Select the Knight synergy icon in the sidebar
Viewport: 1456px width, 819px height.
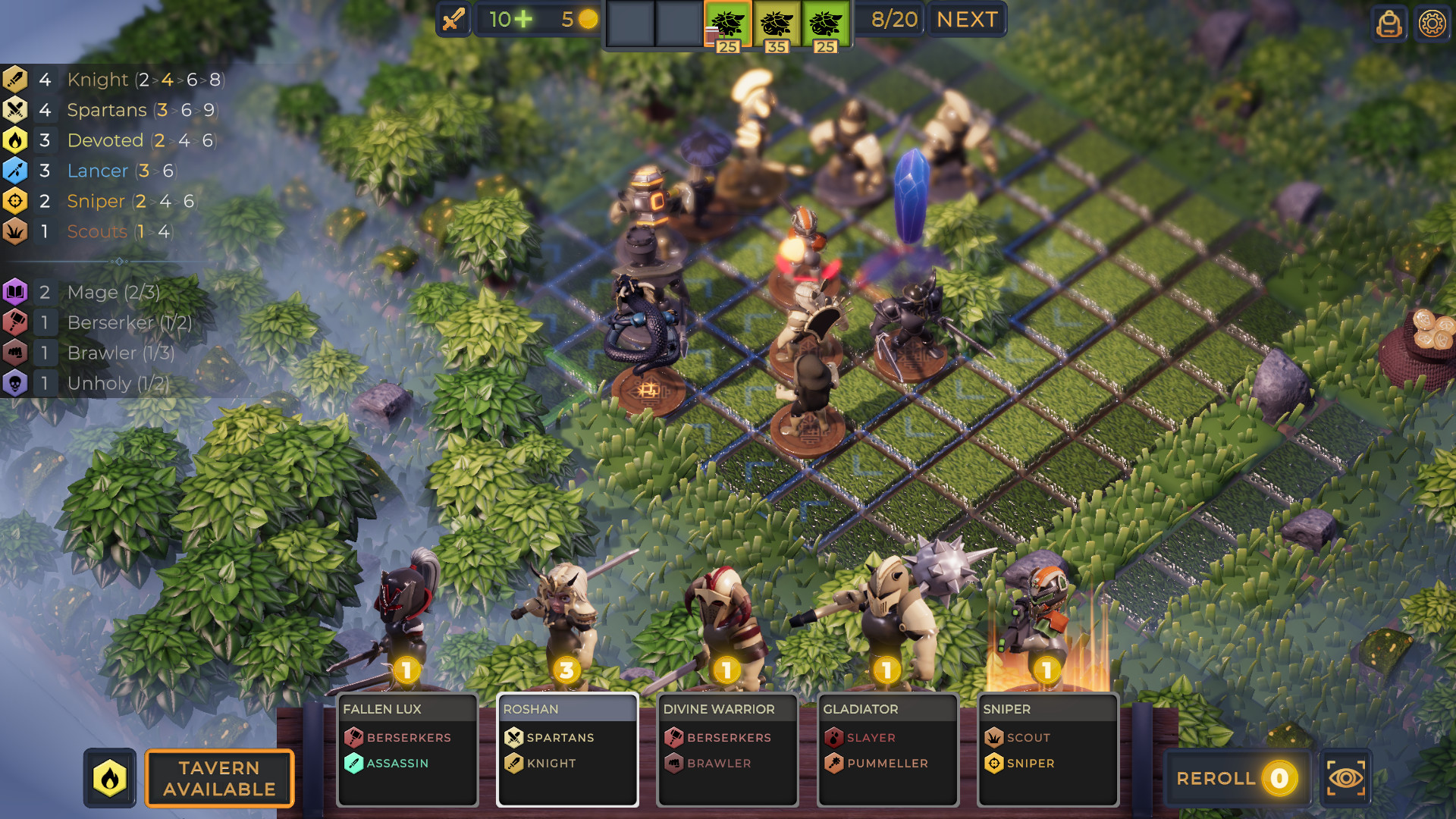tap(17, 79)
